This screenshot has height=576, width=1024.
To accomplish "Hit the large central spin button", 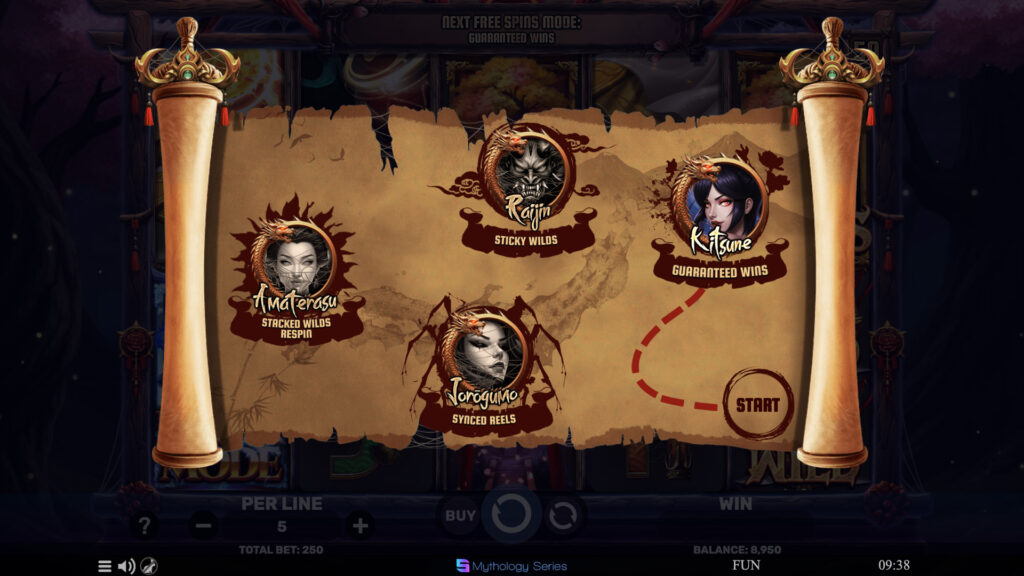I will [512, 516].
